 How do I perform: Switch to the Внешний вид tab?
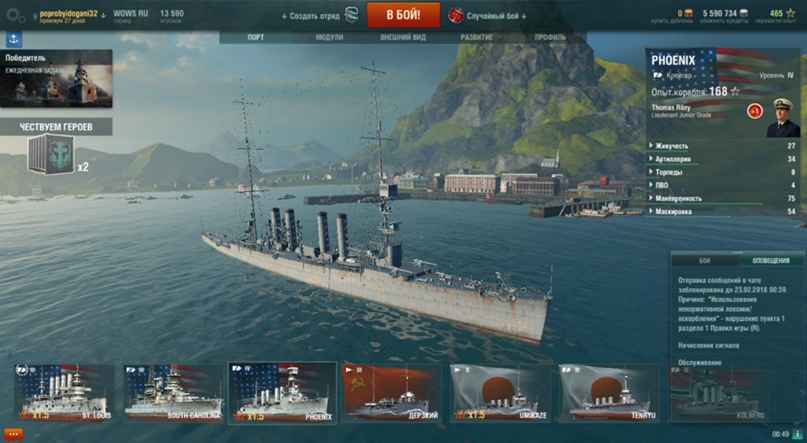402,37
